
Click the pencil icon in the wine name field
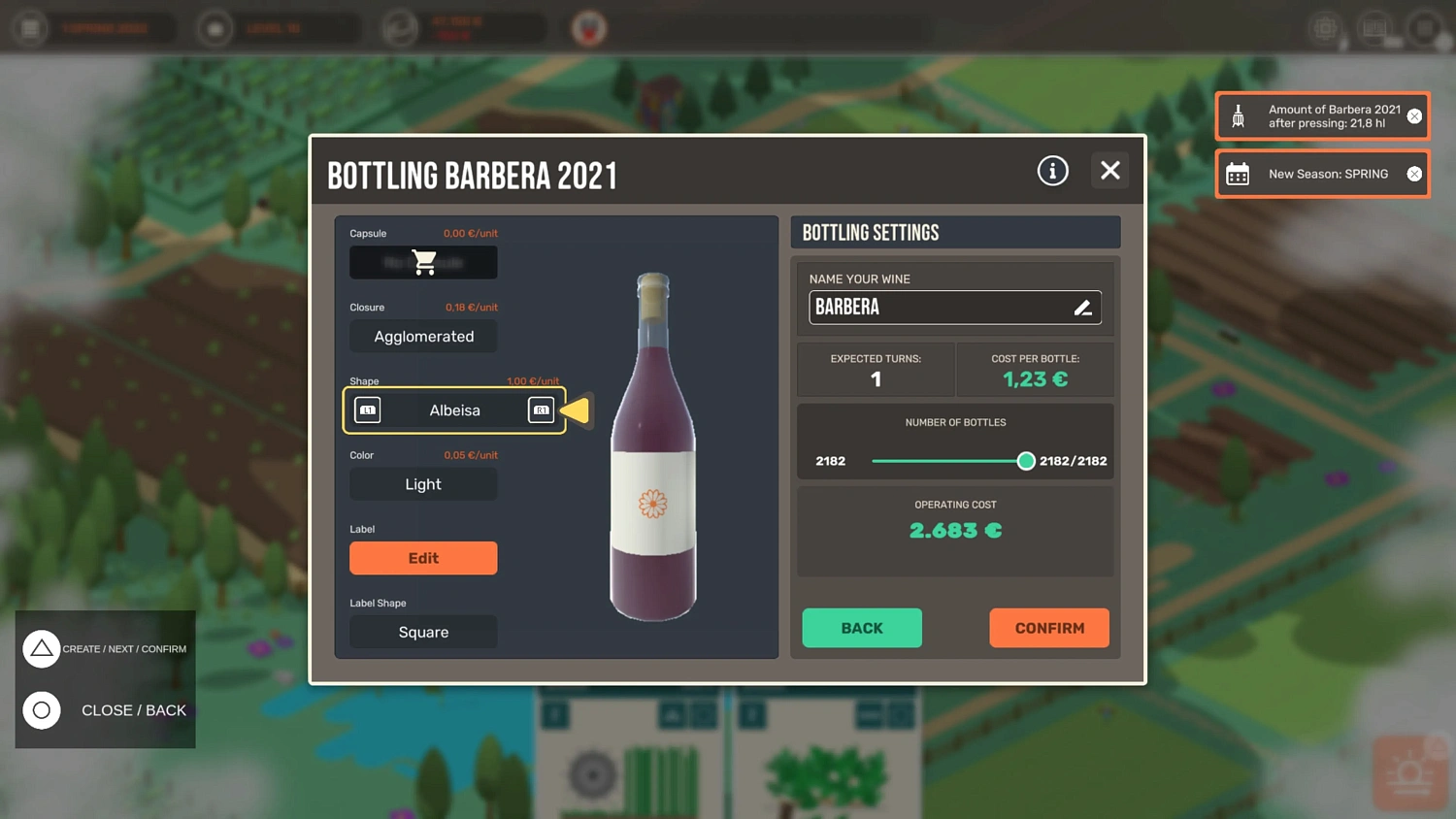pos(1083,307)
